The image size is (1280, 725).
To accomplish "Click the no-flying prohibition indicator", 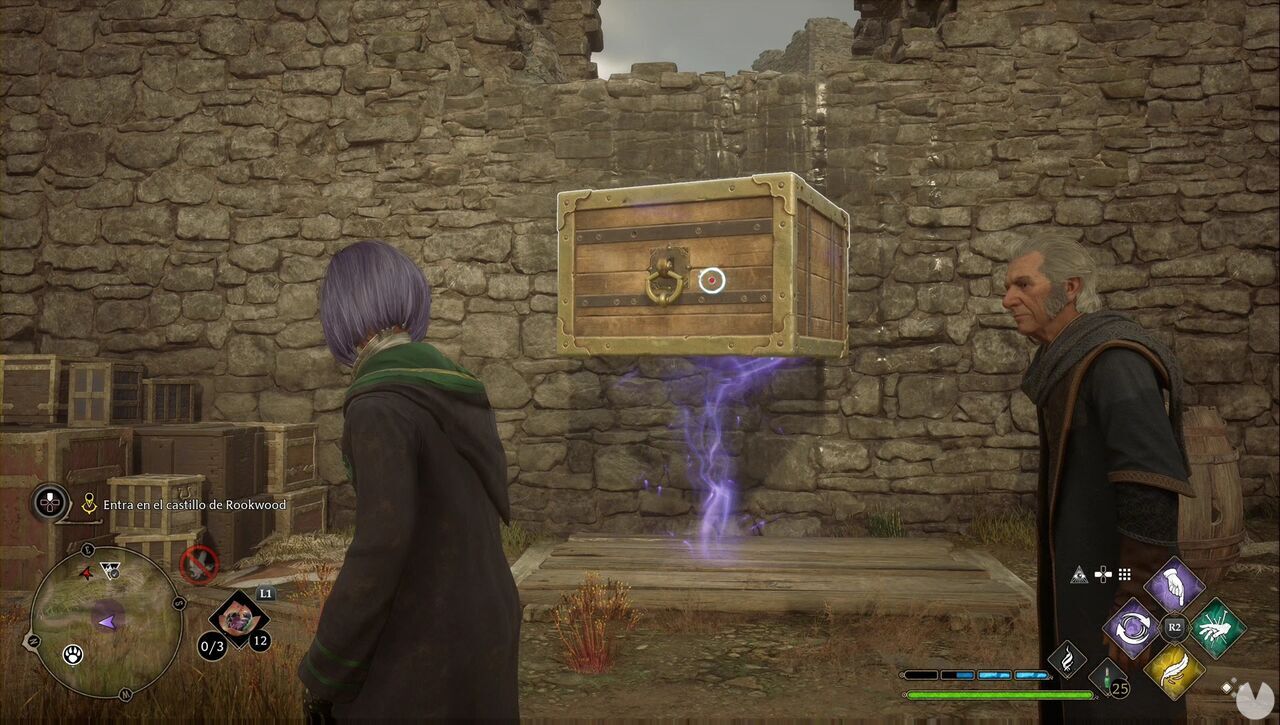I will click(199, 566).
